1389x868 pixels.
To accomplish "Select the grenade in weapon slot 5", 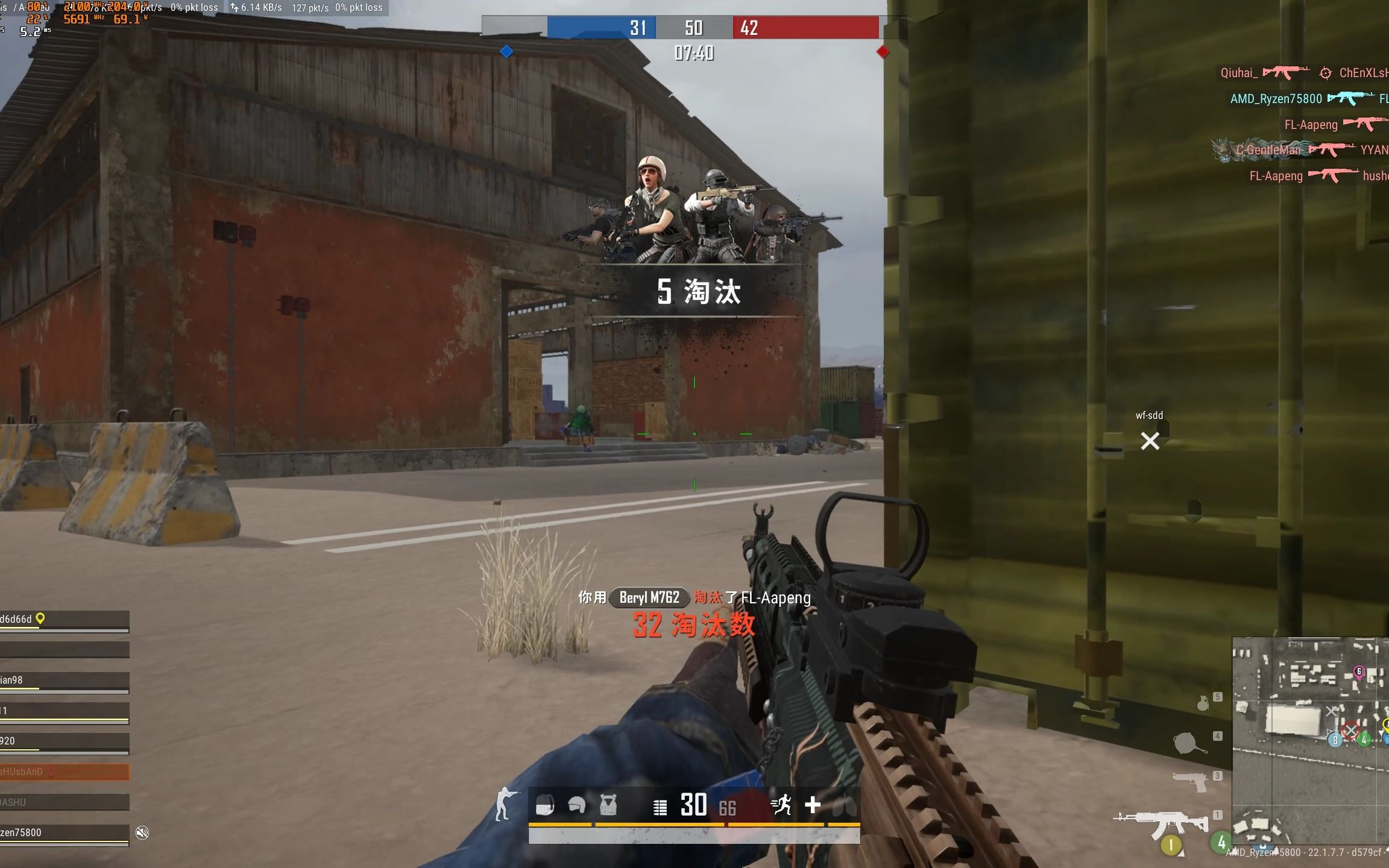I will point(1202,704).
